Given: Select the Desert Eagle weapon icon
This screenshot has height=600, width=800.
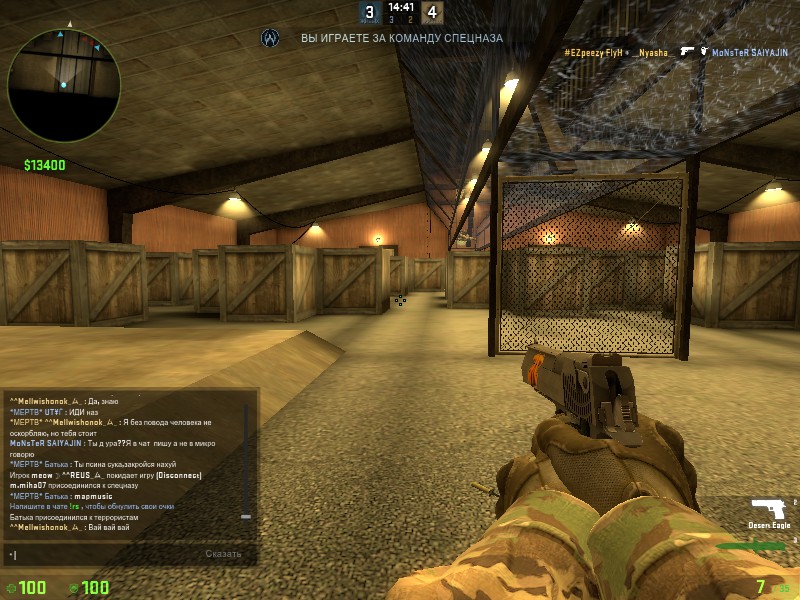Looking at the screenshot, I should (767, 507).
